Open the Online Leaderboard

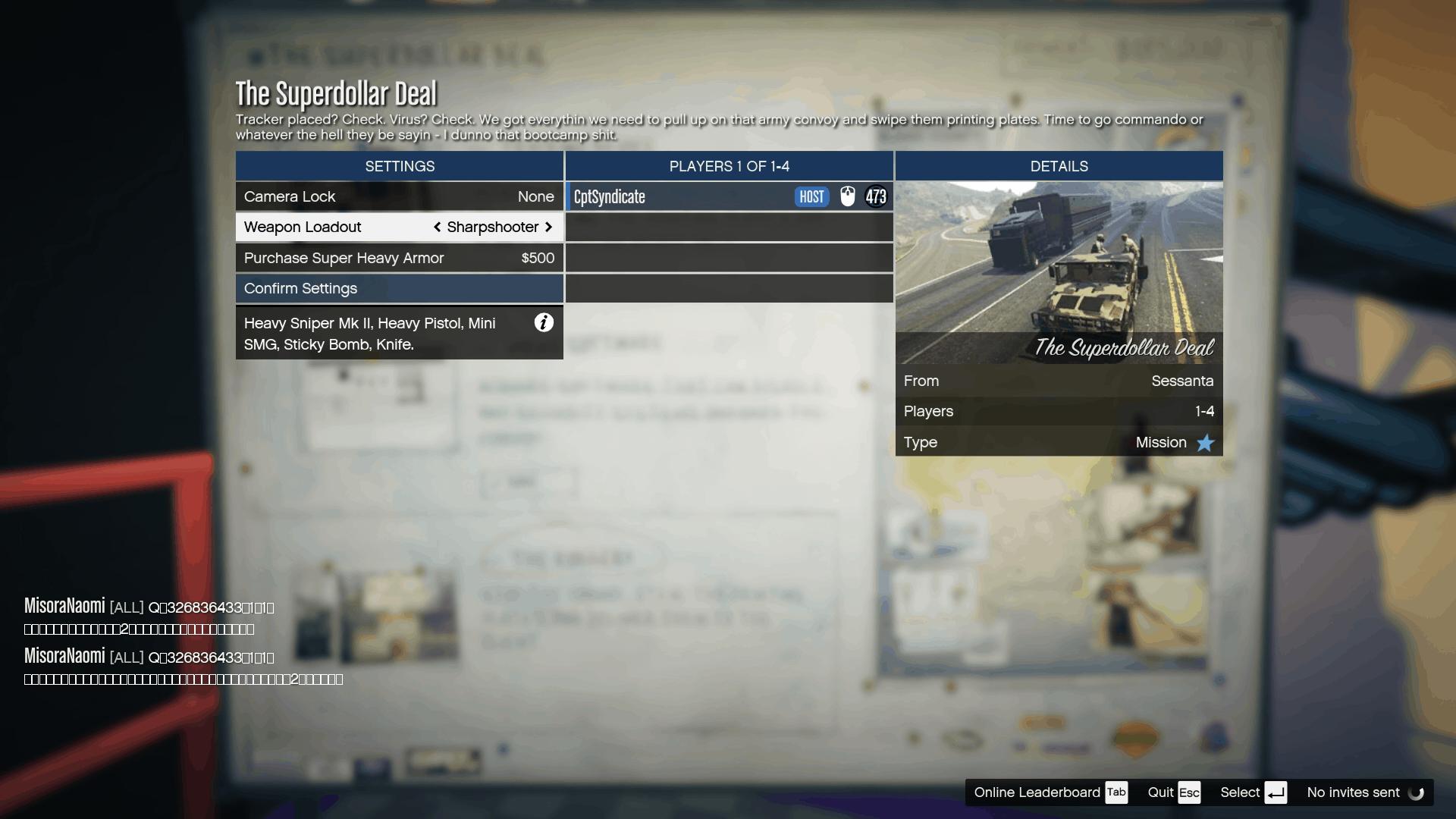[x=1037, y=792]
